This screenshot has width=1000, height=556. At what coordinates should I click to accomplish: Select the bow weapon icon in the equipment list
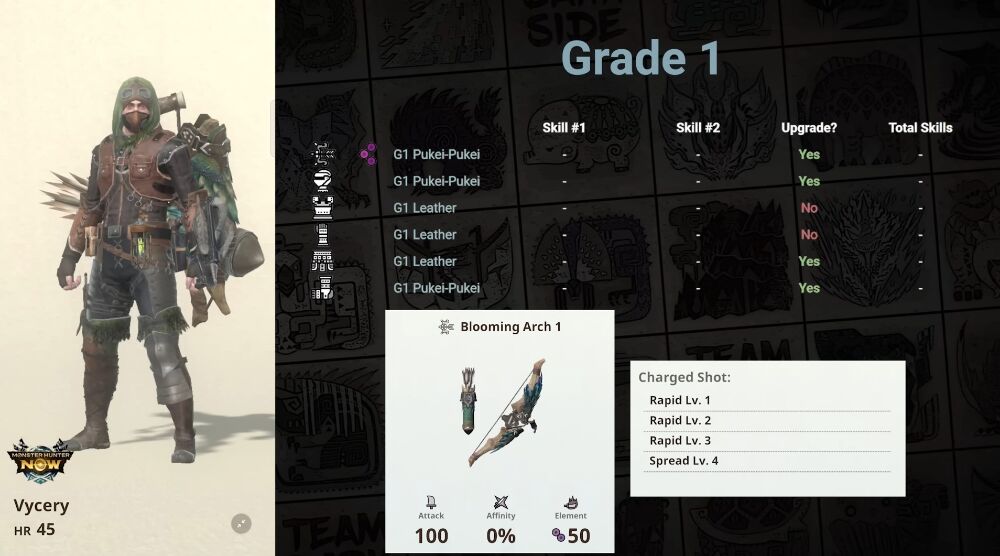324,154
